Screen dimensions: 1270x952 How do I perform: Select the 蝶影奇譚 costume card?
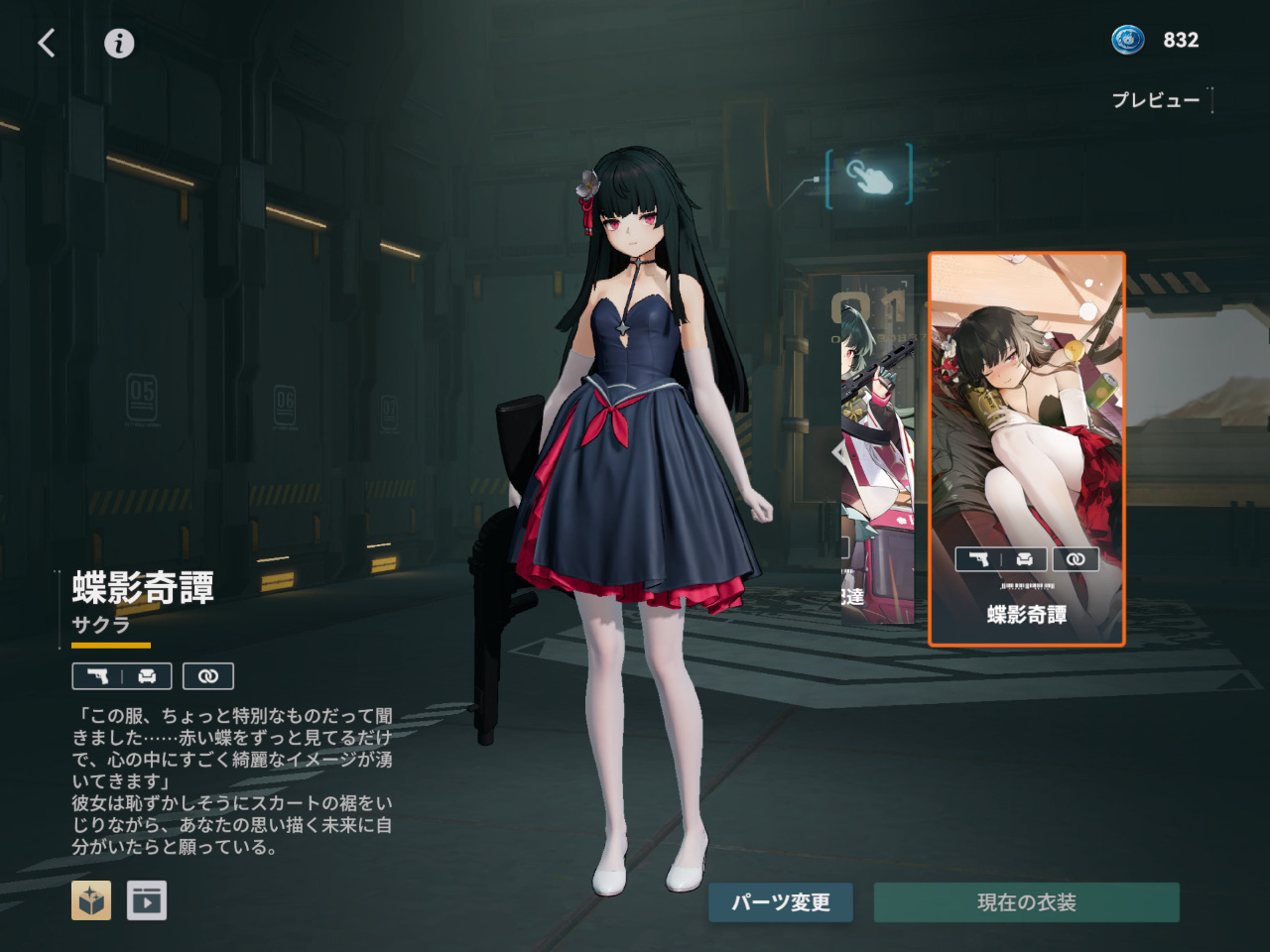tap(1026, 448)
